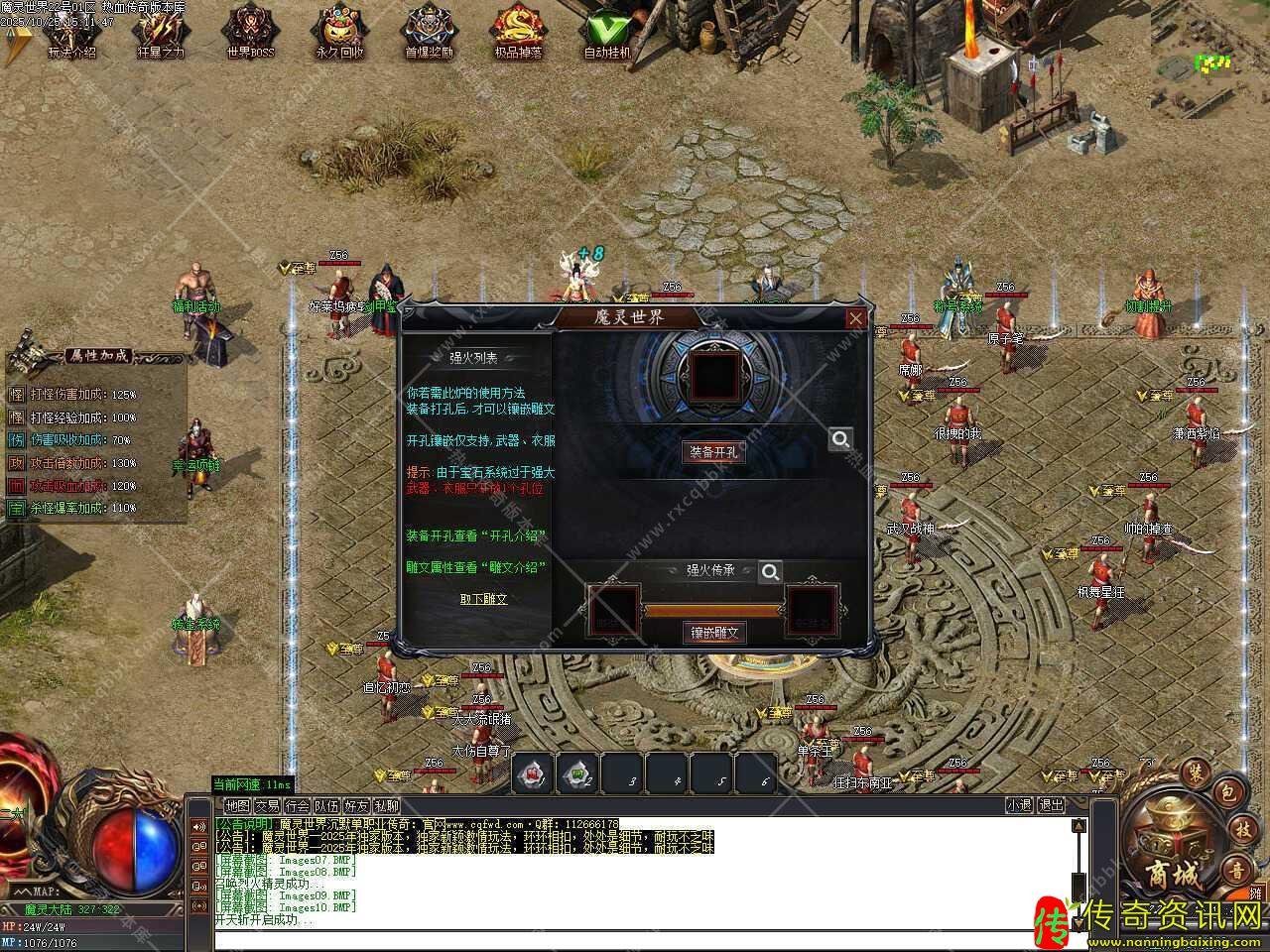
Task: Close the 魔灵世界 dialog window
Action: [855, 318]
